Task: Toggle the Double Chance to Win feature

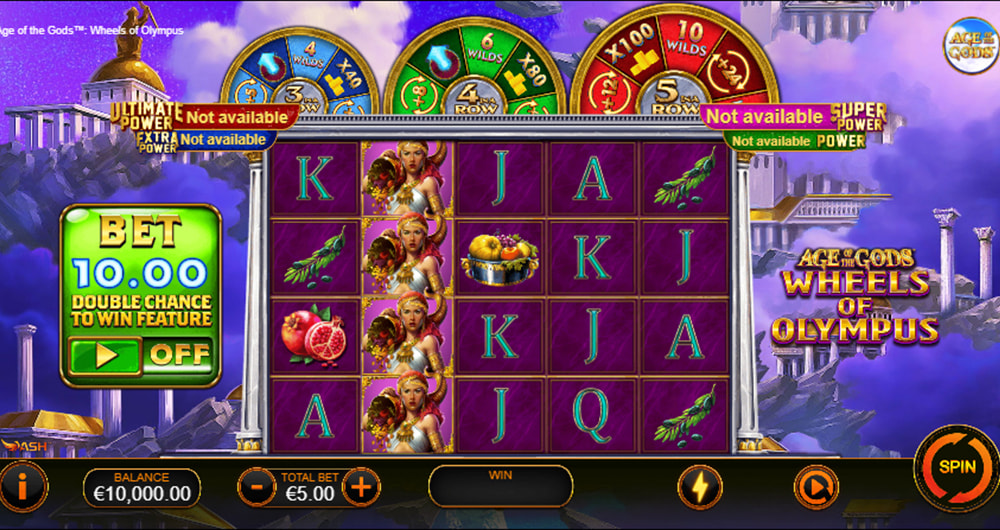Action: click(x=141, y=354)
